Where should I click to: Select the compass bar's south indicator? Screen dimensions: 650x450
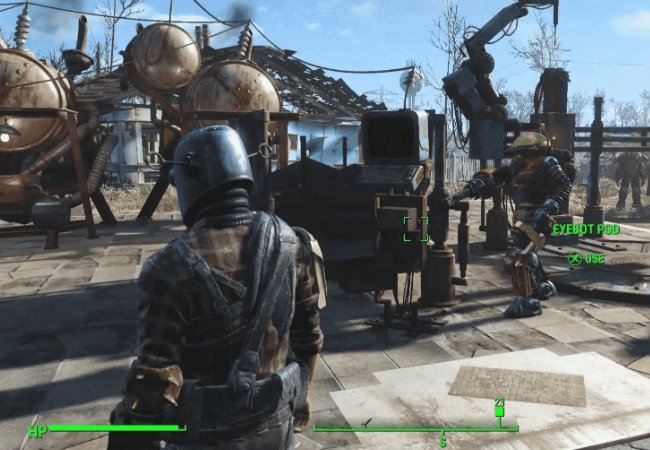coord(443,440)
